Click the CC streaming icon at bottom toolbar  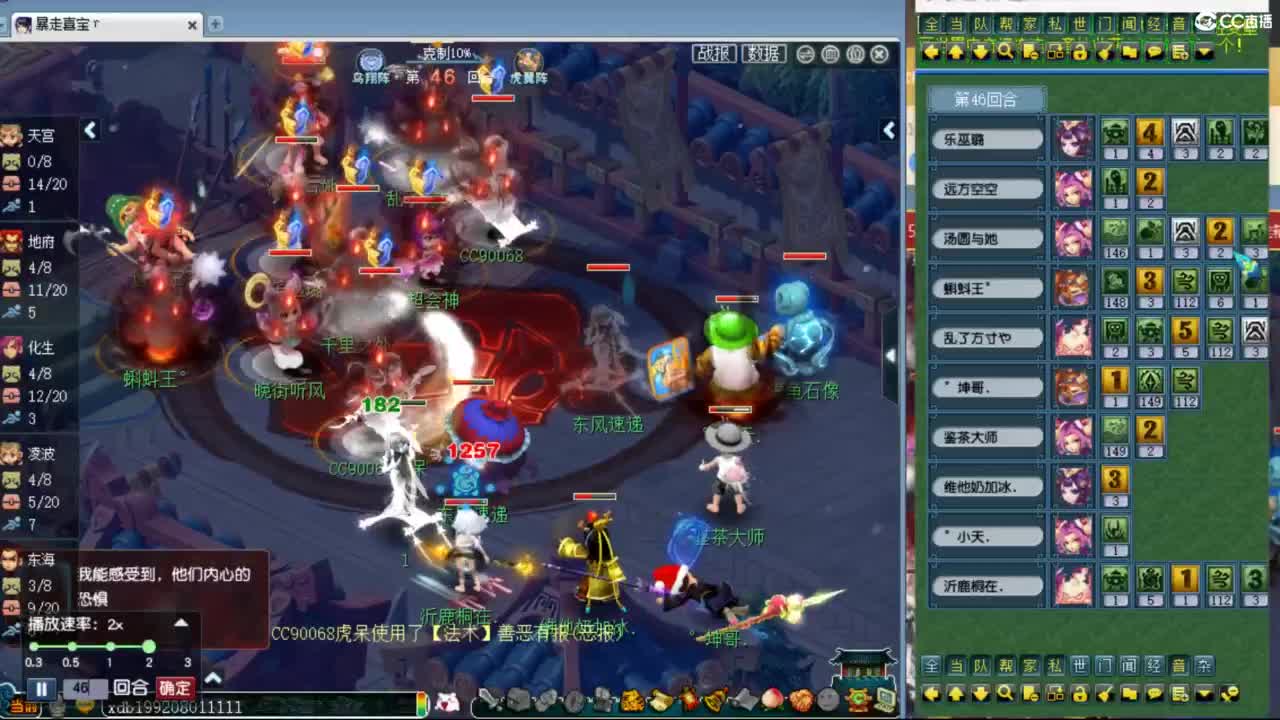(857, 700)
